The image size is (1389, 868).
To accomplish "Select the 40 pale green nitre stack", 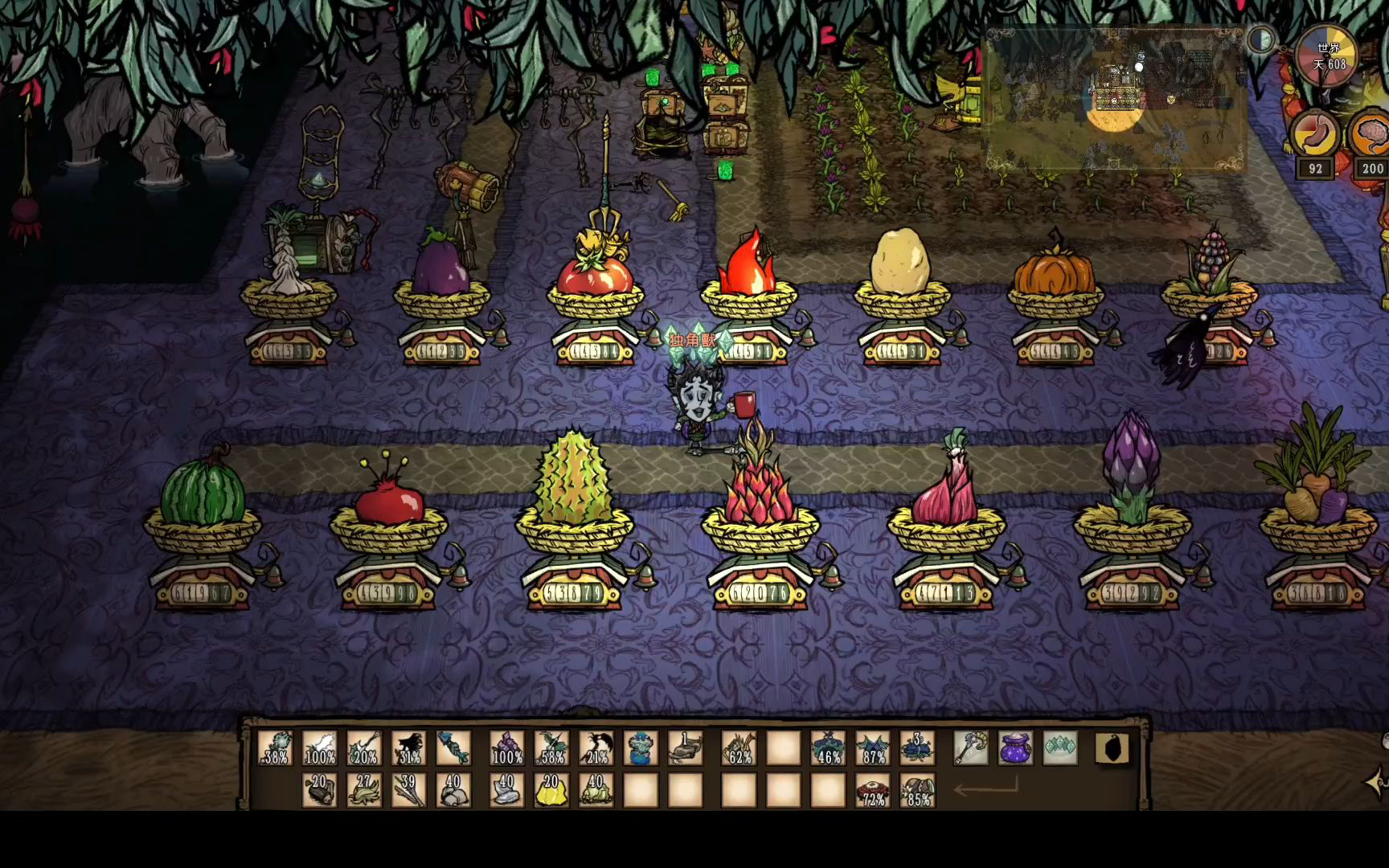I will point(596,789).
